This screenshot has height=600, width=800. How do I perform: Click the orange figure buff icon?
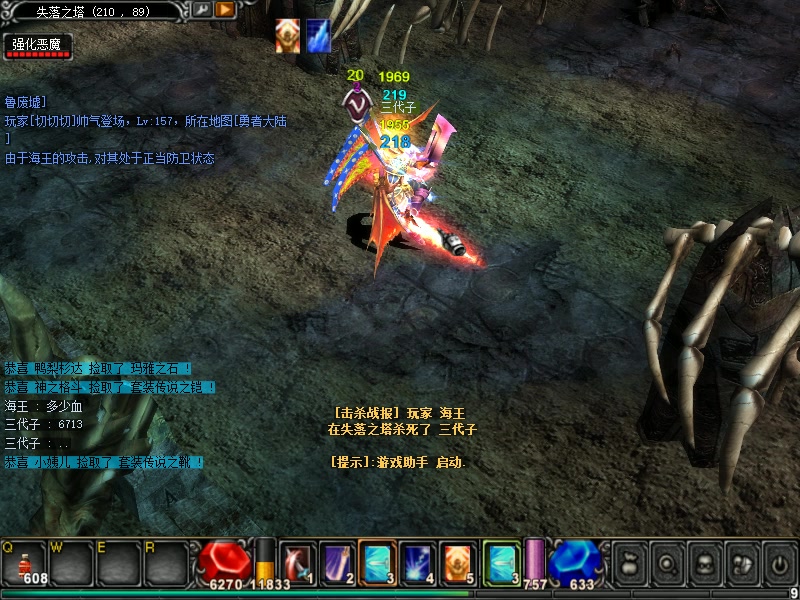click(x=288, y=35)
